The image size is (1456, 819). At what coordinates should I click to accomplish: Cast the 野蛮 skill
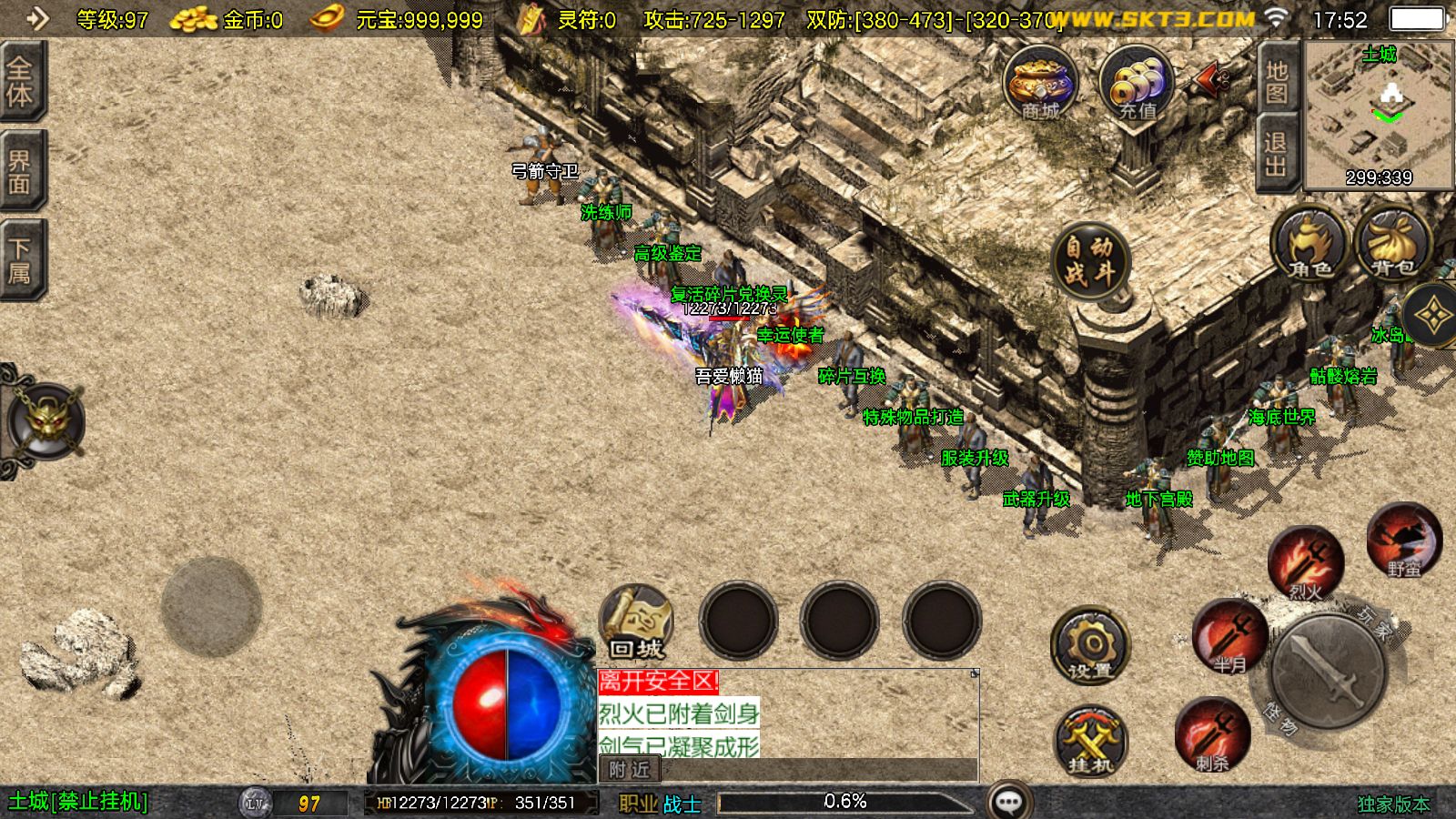pyautogui.click(x=1406, y=541)
